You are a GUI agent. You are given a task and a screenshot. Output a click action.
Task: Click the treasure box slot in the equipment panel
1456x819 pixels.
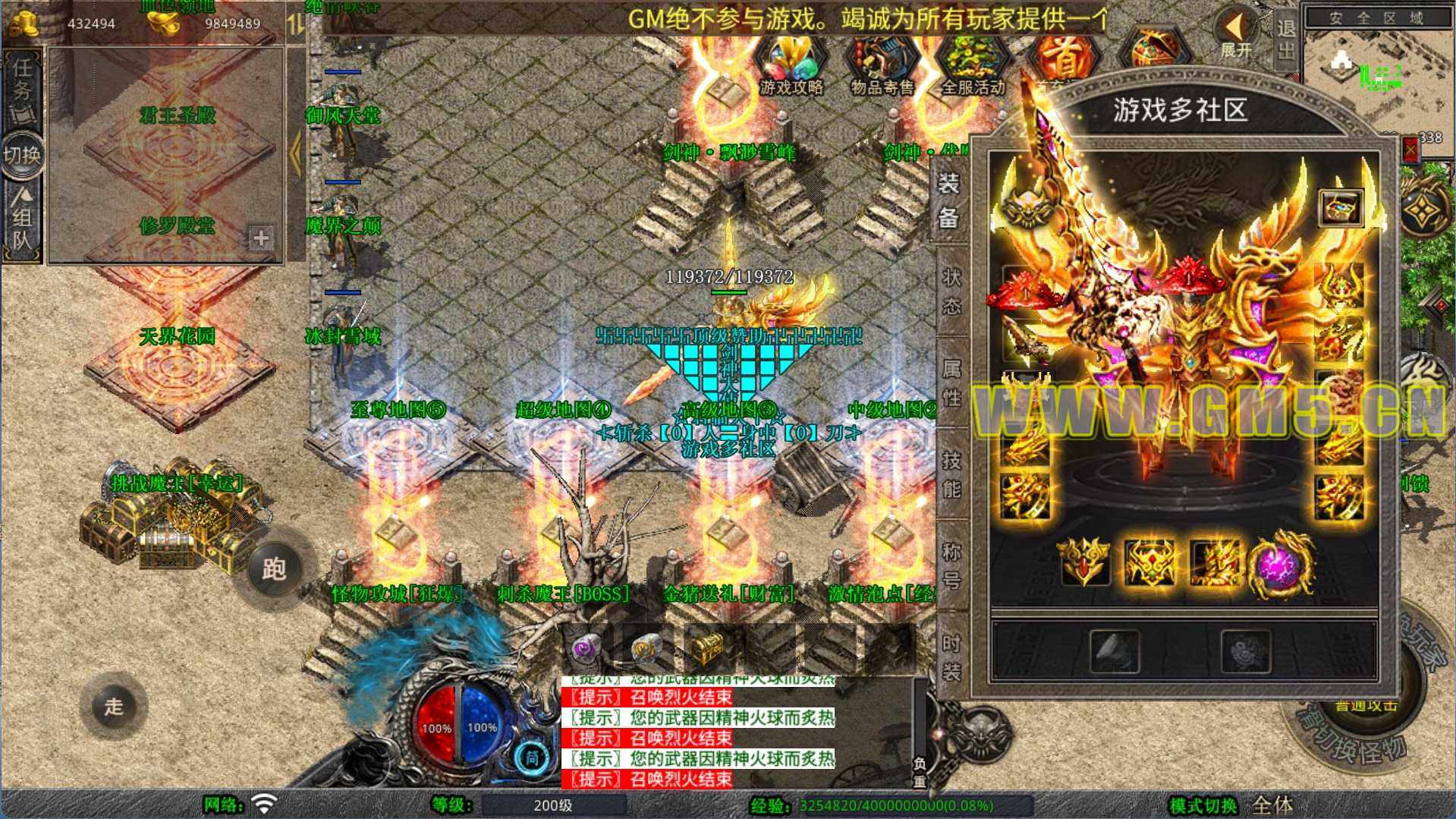point(1341,207)
